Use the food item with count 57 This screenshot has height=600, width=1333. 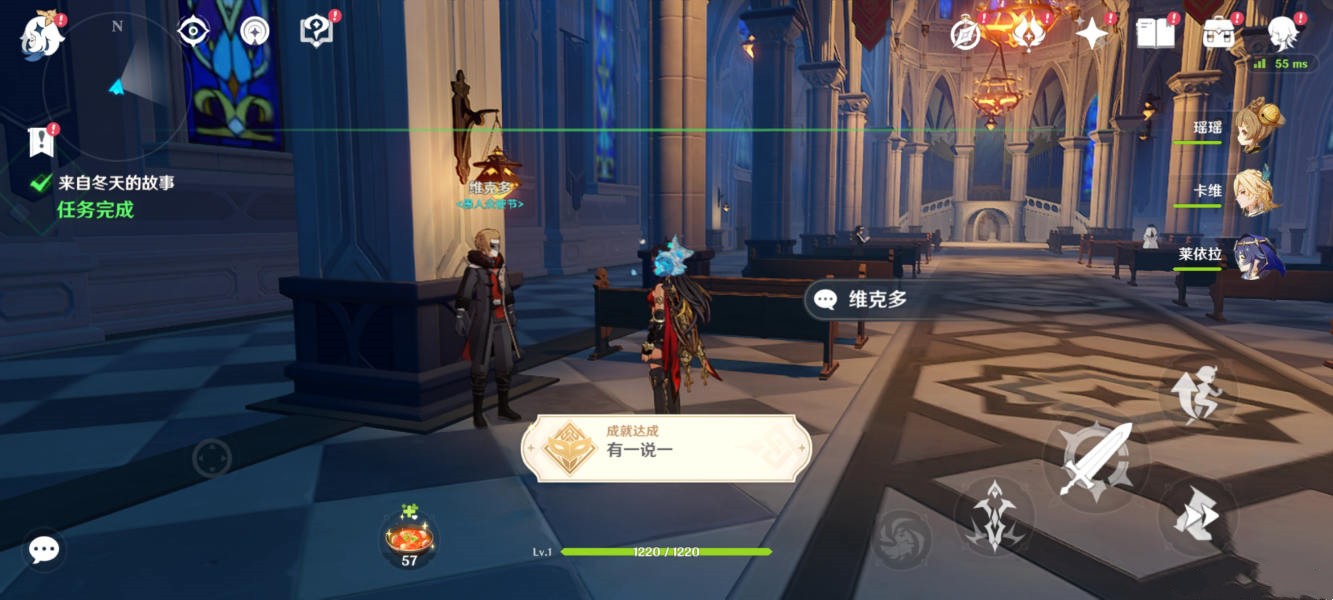click(x=409, y=539)
